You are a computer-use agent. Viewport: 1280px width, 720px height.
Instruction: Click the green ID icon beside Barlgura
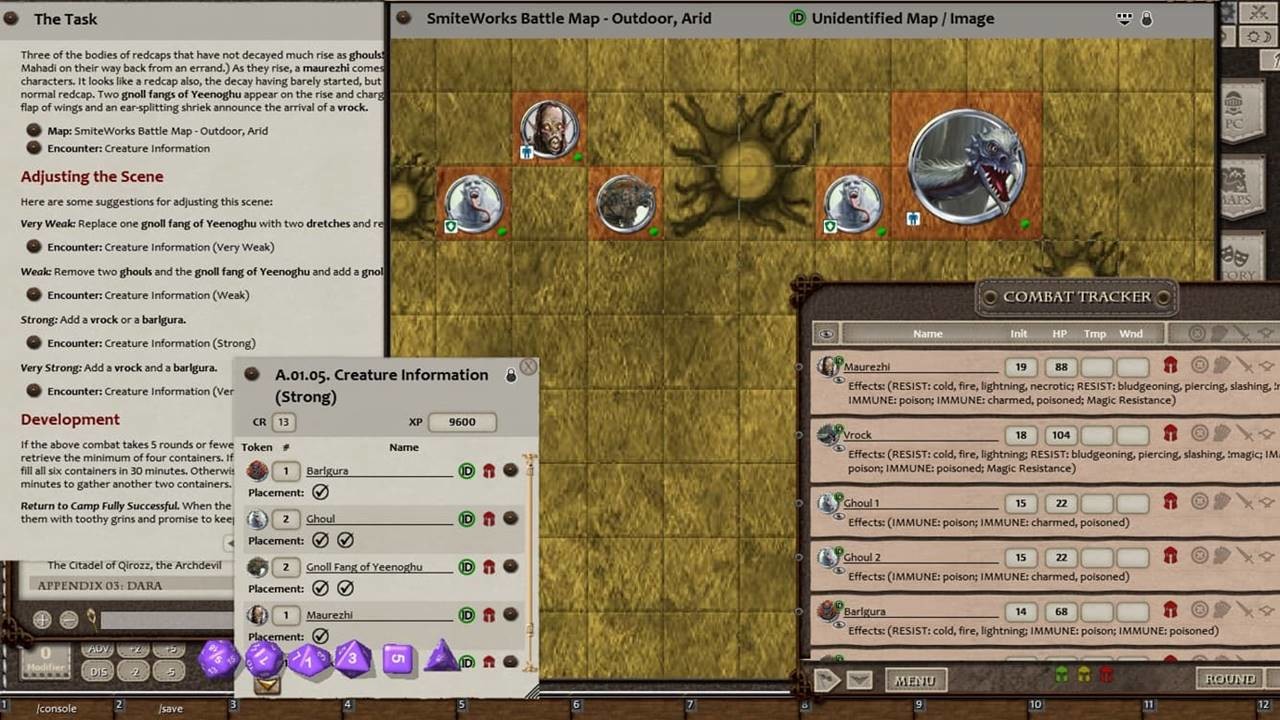[x=466, y=470]
